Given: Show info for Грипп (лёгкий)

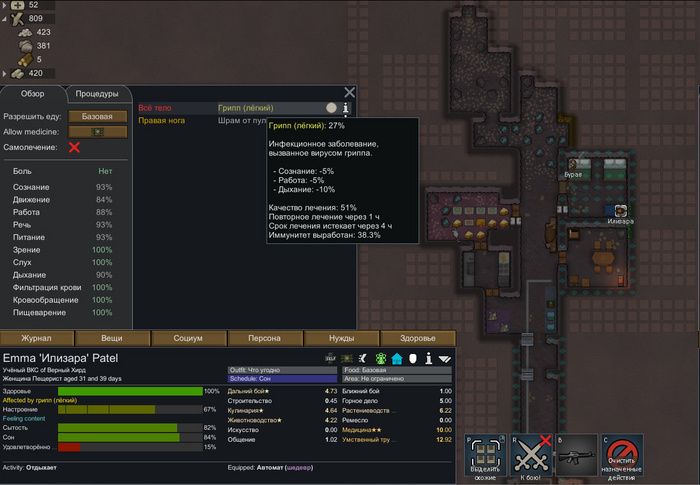Looking at the screenshot, I should click(x=345, y=108).
